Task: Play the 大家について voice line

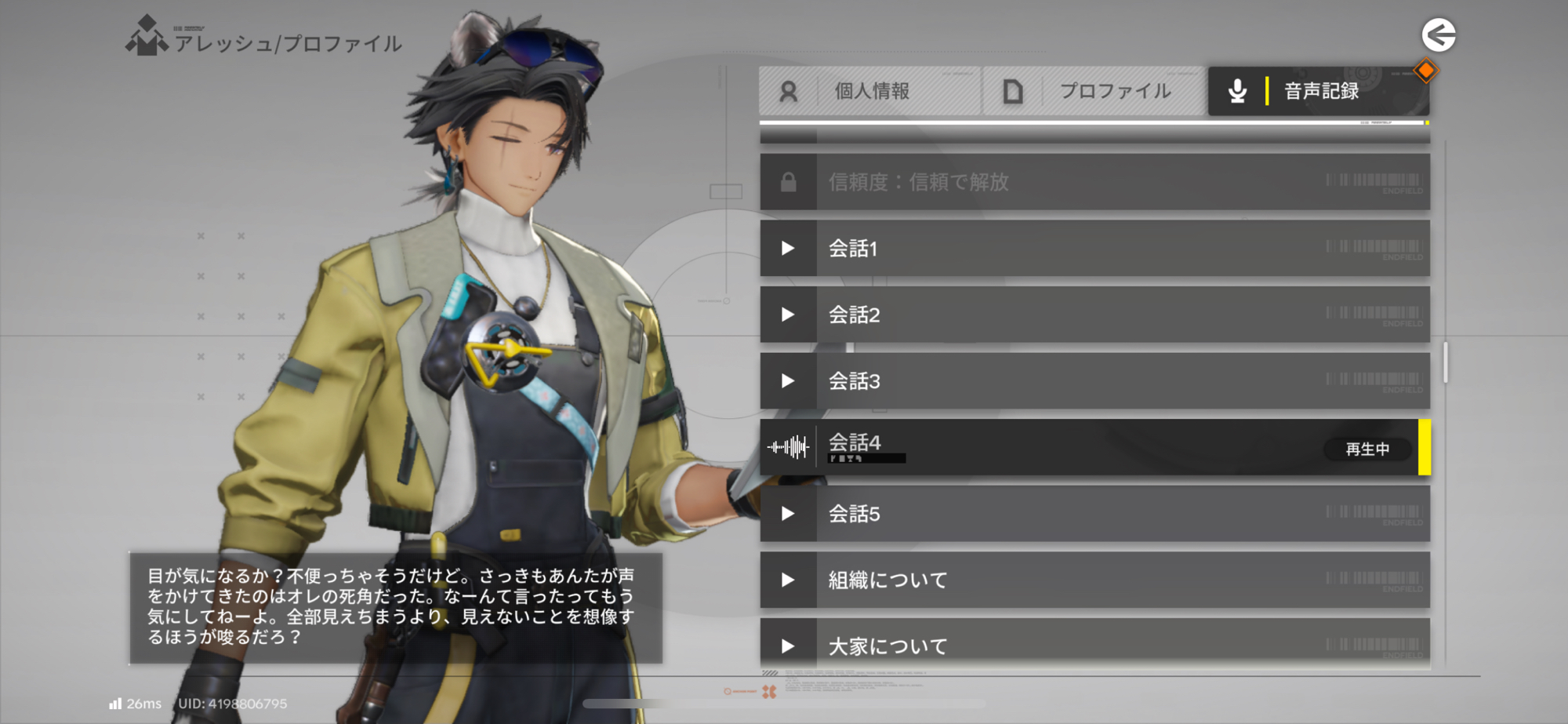Action: 1094,645
